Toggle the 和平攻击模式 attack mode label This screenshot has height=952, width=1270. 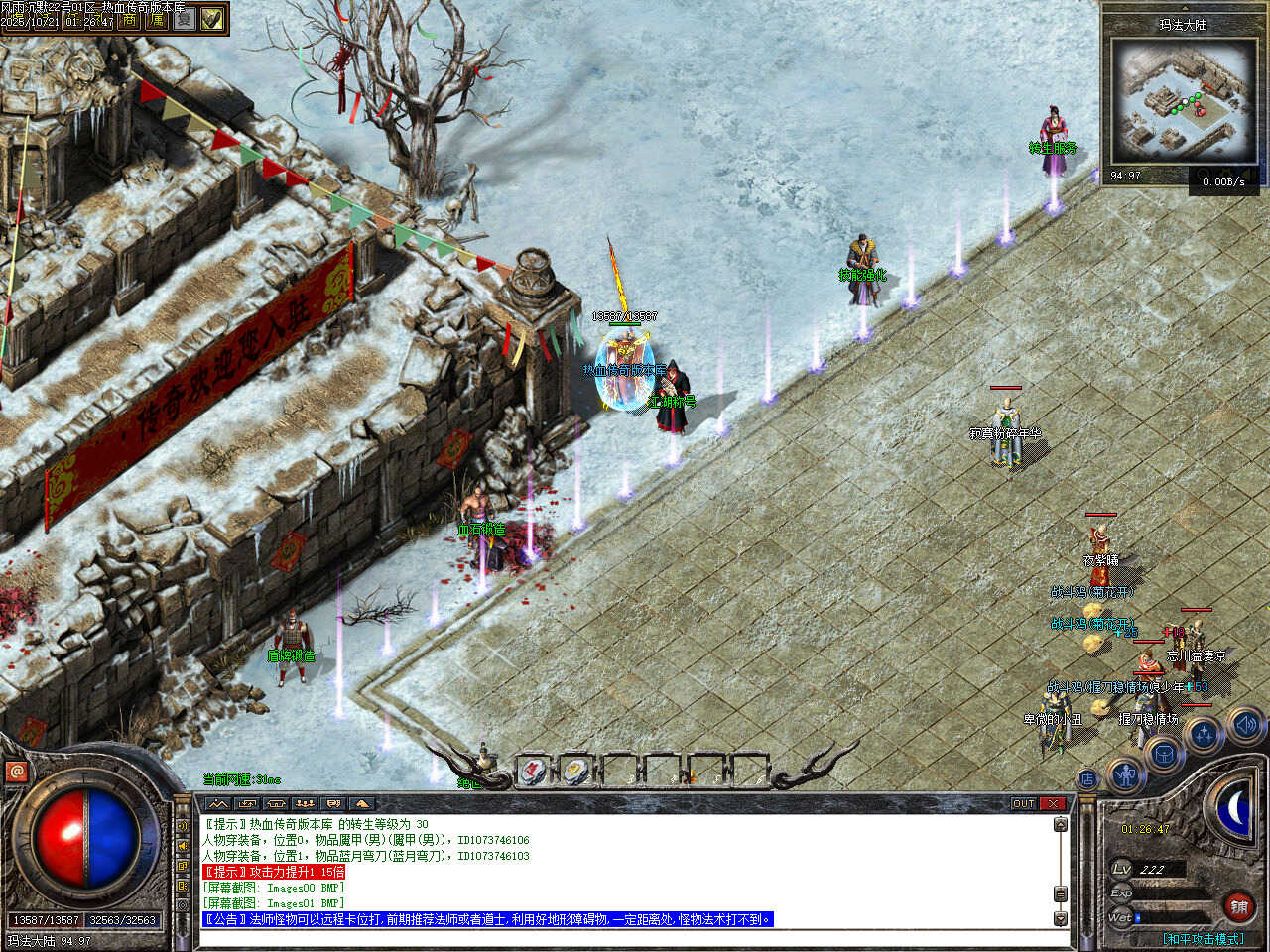click(x=1203, y=938)
